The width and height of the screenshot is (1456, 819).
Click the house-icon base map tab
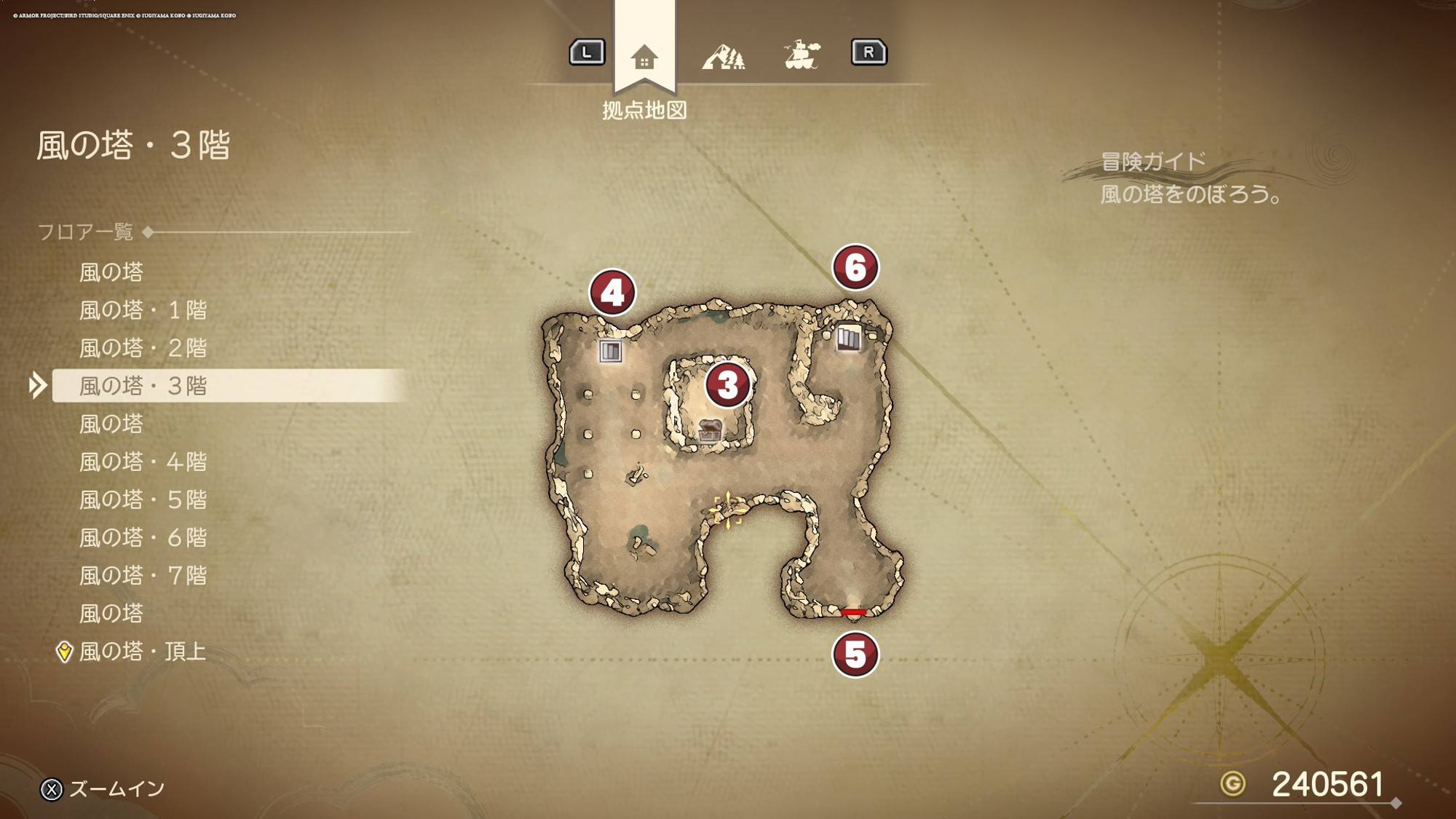(x=644, y=55)
